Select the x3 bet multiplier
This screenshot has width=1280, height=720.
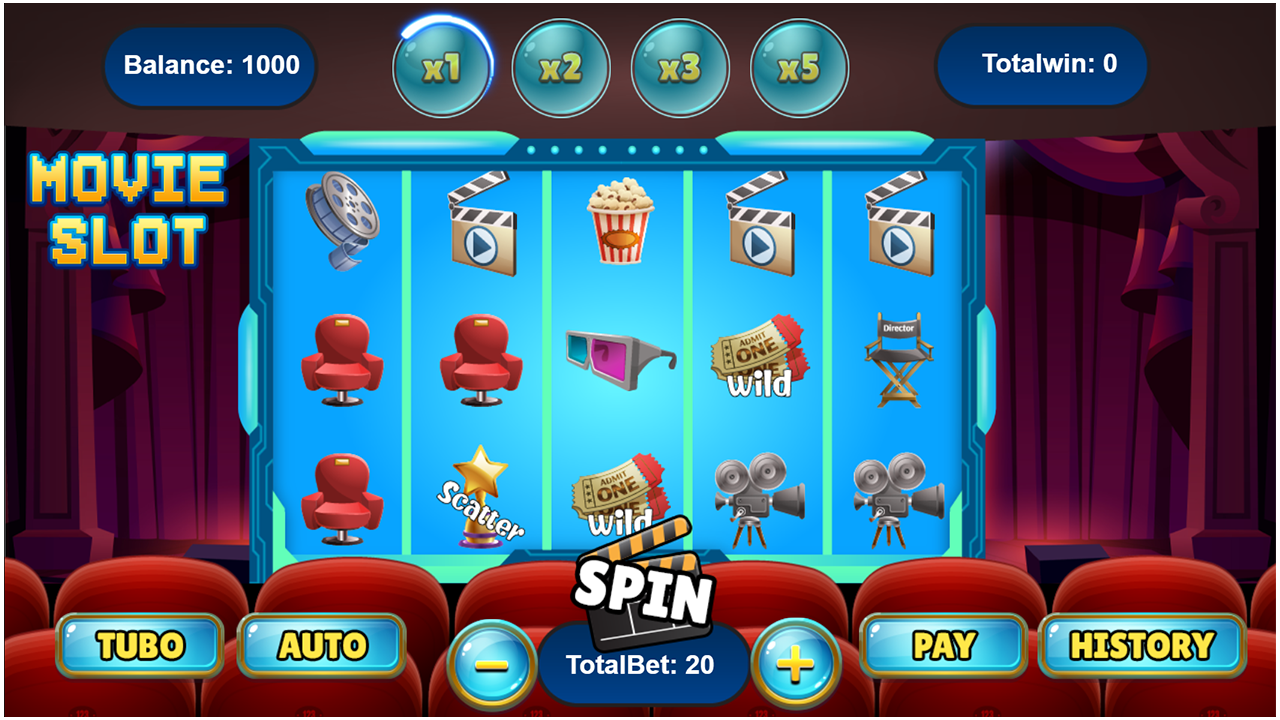point(680,66)
